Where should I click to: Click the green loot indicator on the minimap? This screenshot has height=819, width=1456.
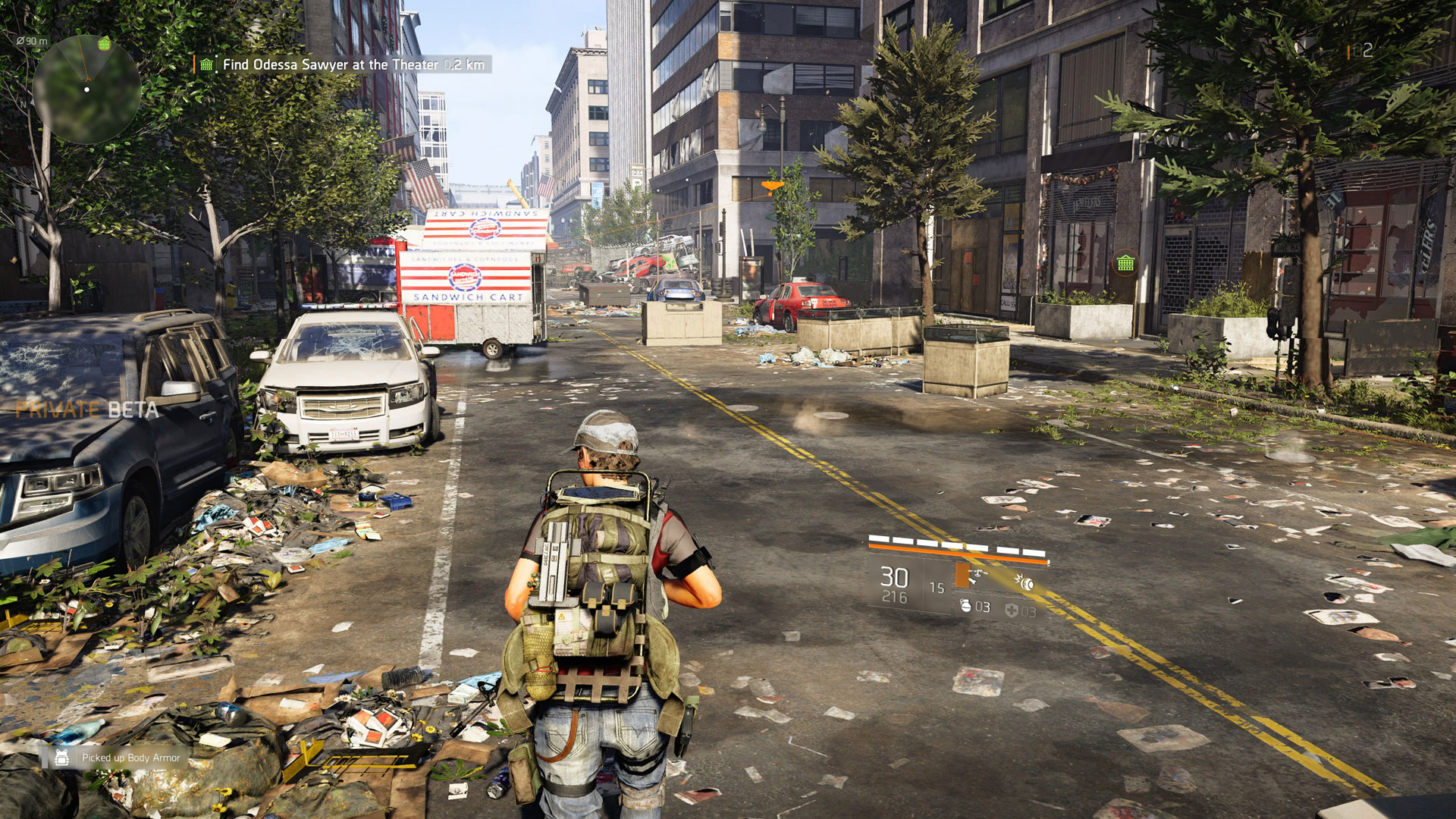pyautogui.click(x=105, y=45)
